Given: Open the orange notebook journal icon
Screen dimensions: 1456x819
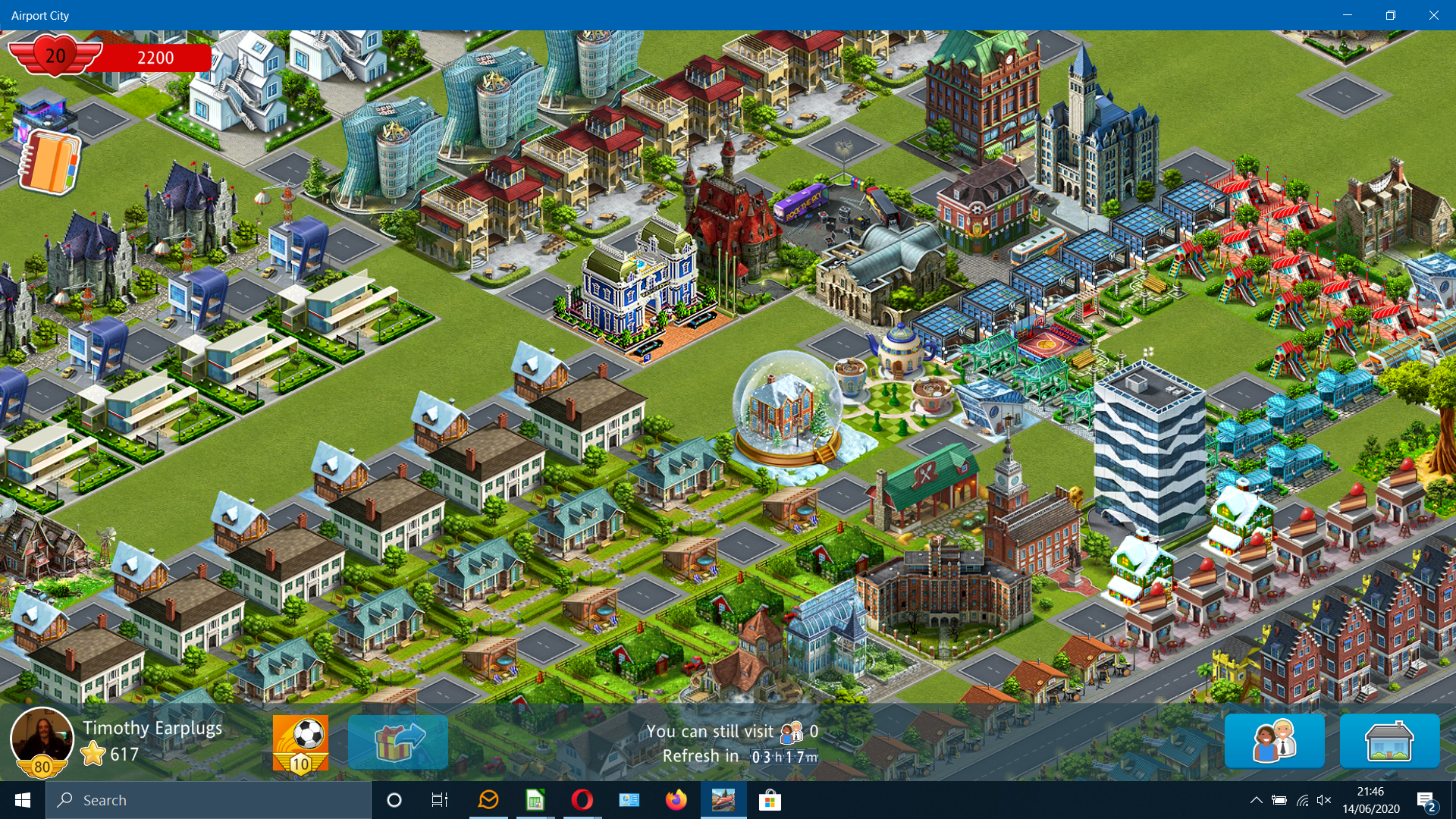Looking at the screenshot, I should pyautogui.click(x=49, y=162).
